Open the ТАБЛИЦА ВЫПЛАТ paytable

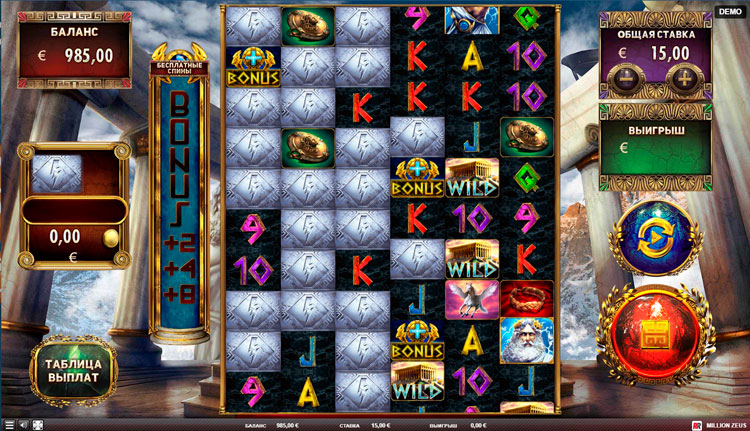coord(72,370)
